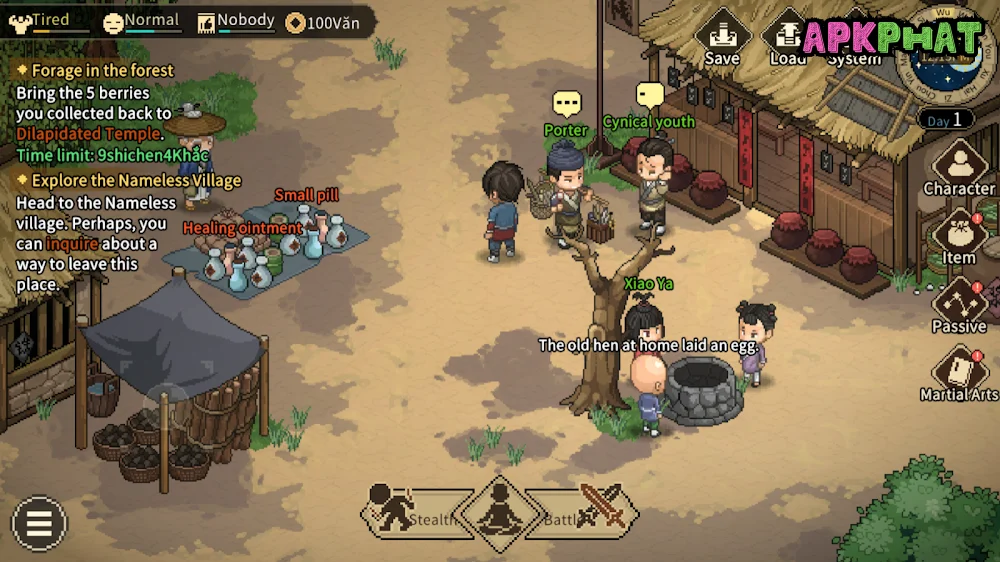Show the Passive skills panel
Viewport: 1000px width, 562px height.
pos(959,304)
